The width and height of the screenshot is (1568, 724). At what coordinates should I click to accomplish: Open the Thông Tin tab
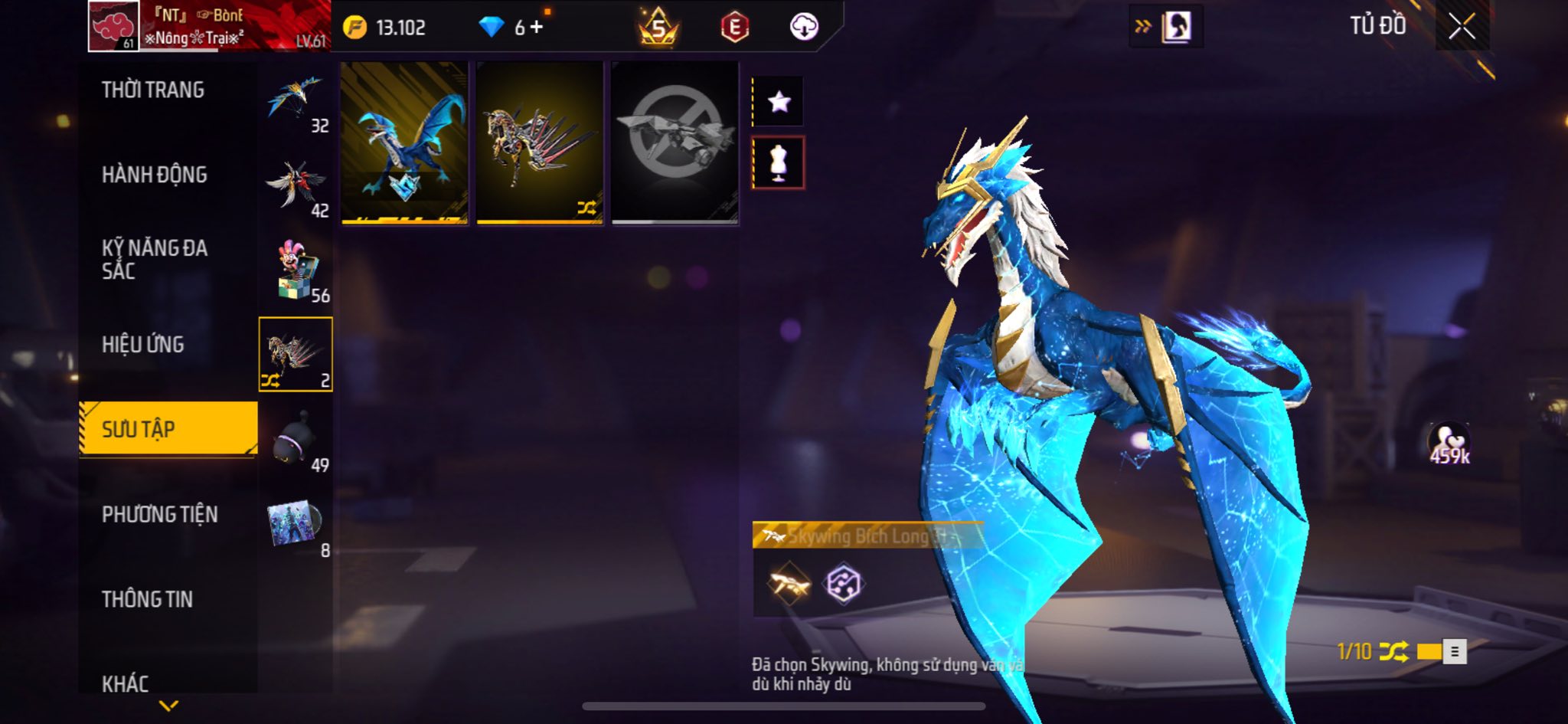(147, 599)
